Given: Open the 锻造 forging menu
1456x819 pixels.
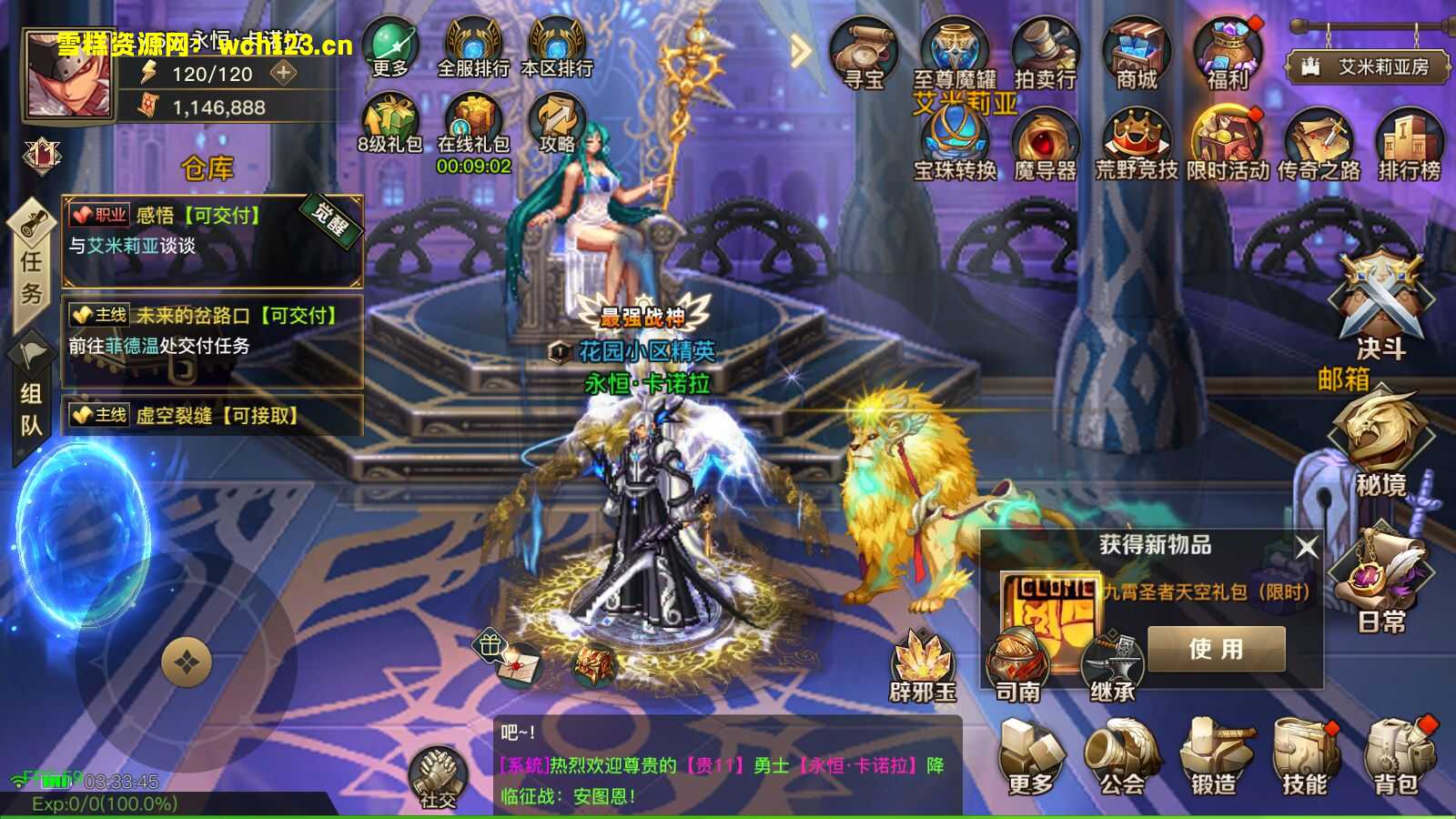Looking at the screenshot, I should coord(1215,757).
